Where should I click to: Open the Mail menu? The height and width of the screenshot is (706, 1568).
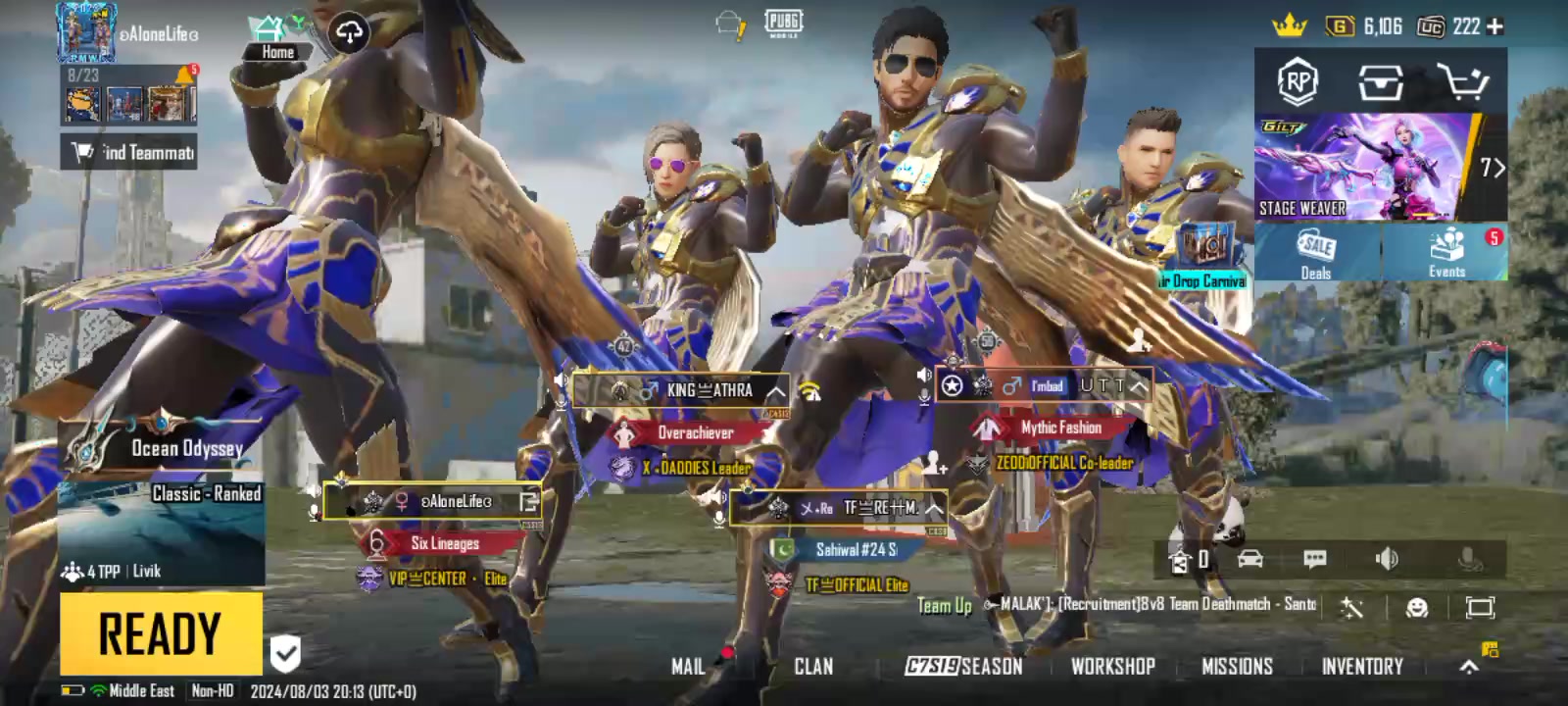(x=688, y=667)
